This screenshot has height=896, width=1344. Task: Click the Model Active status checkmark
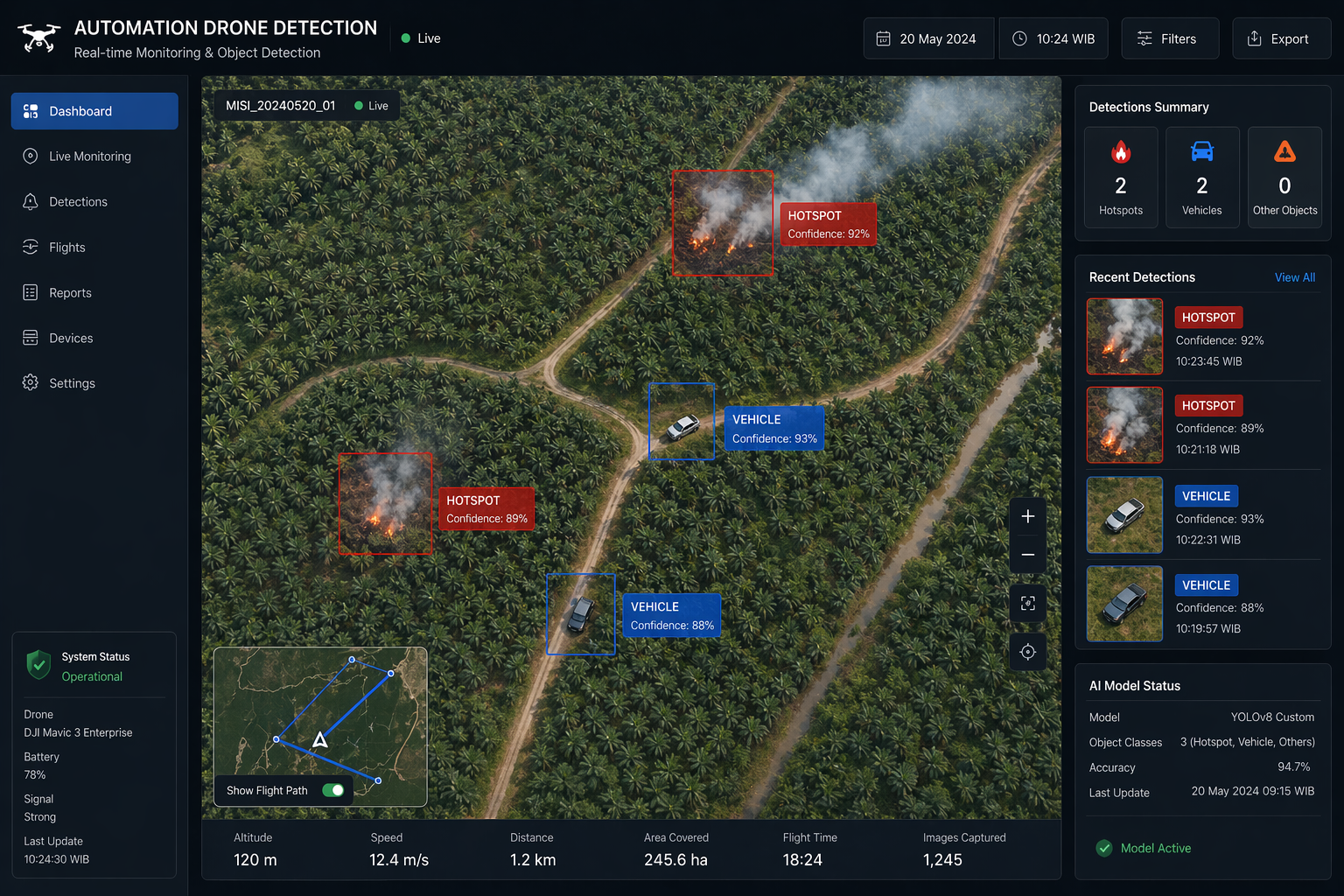(x=1103, y=848)
